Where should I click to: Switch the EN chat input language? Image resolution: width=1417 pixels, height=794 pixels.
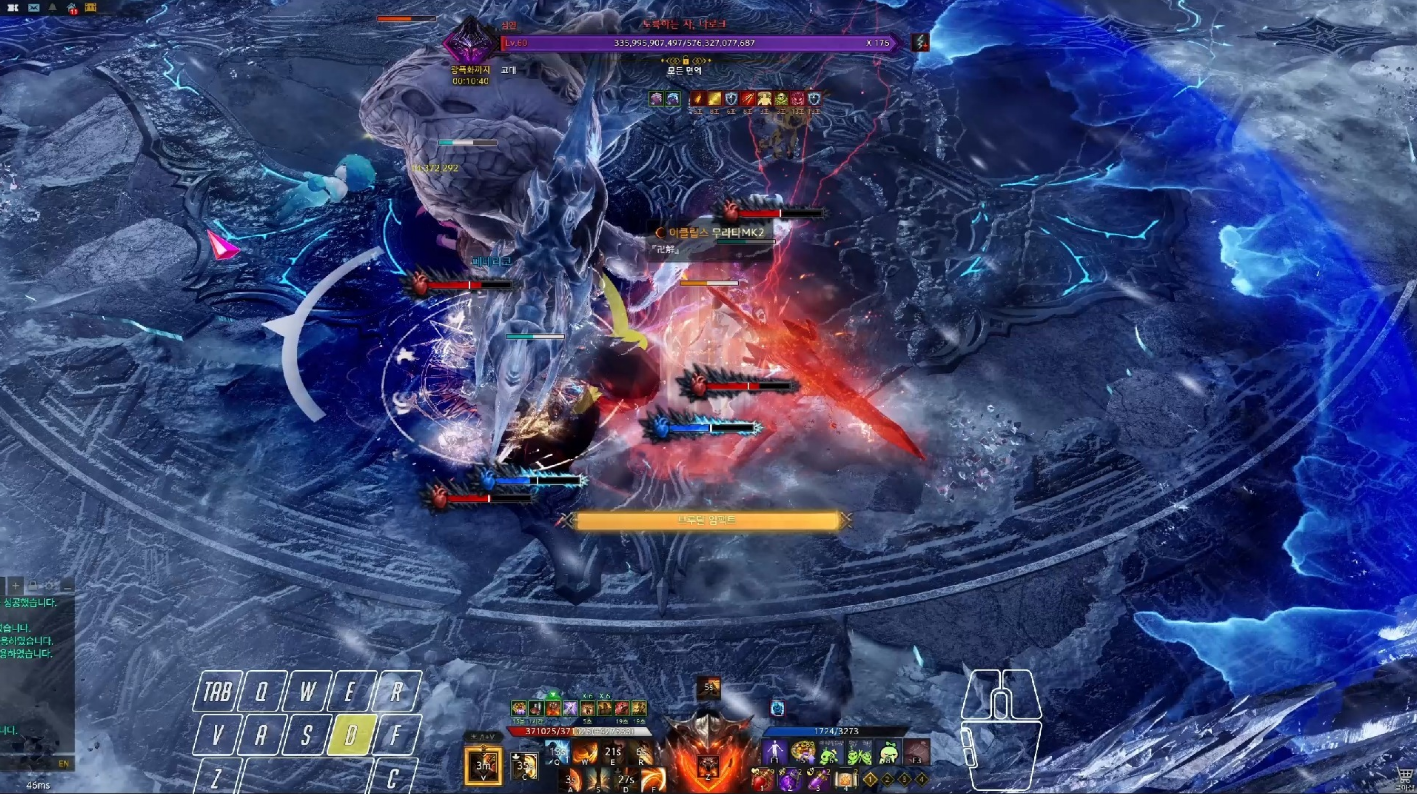pos(64,763)
